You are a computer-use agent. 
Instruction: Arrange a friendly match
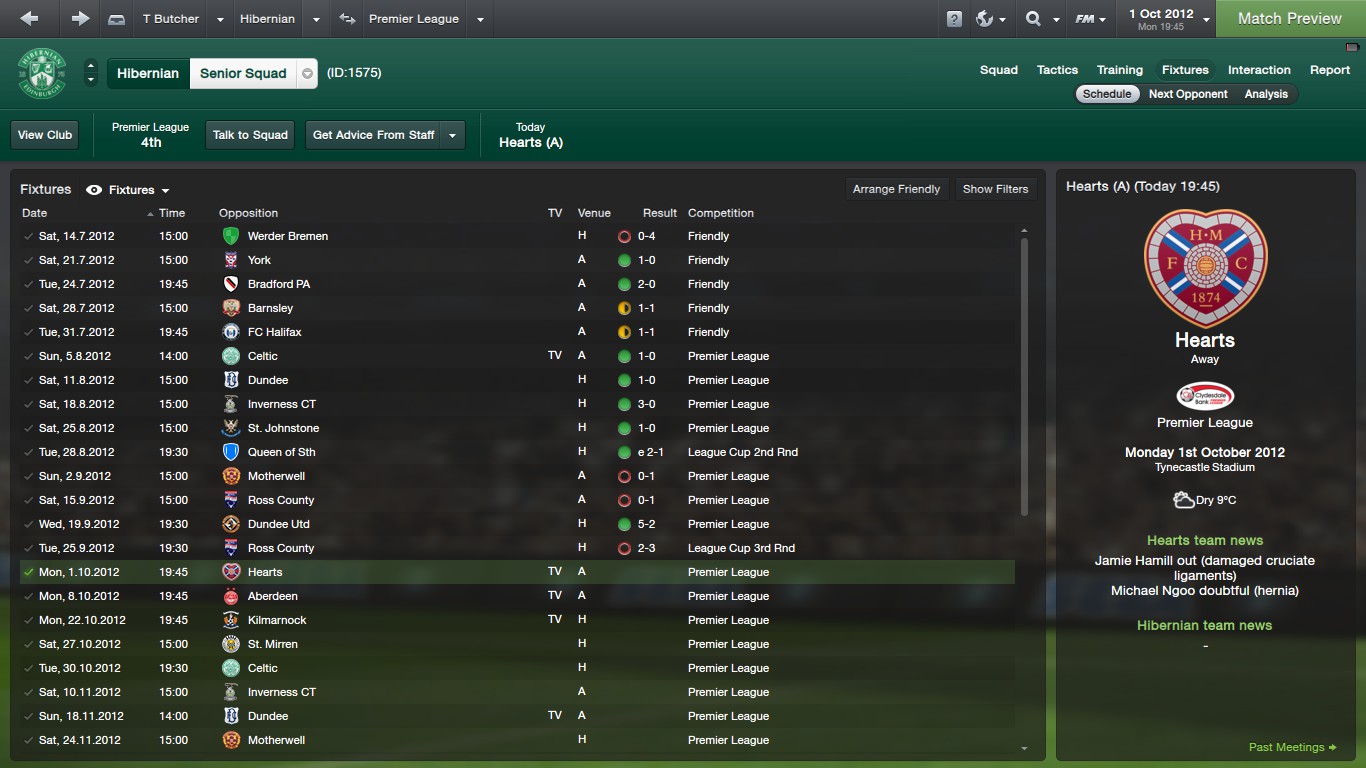[896, 189]
